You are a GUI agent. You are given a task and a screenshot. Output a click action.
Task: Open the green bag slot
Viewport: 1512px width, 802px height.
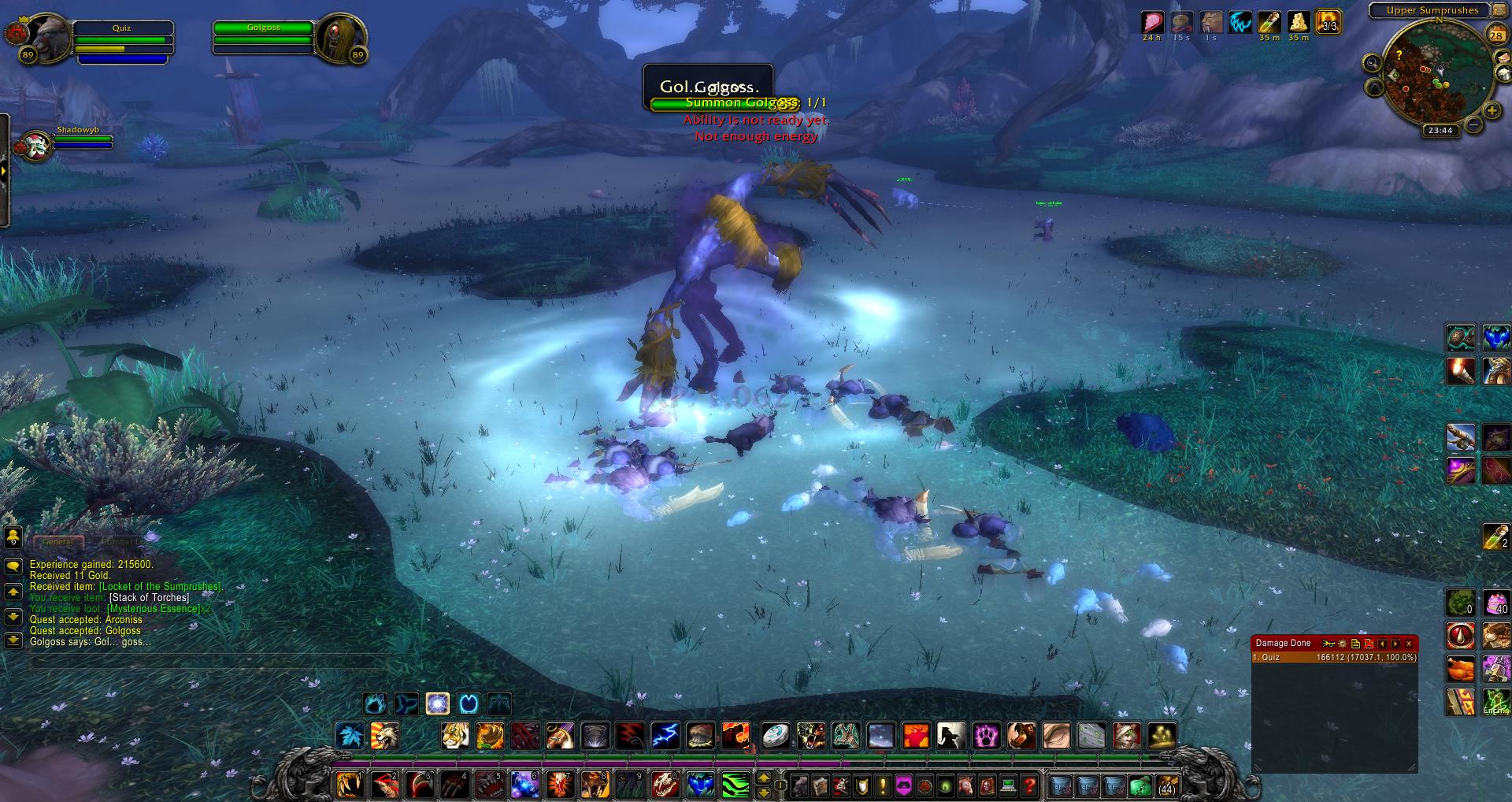click(1140, 785)
